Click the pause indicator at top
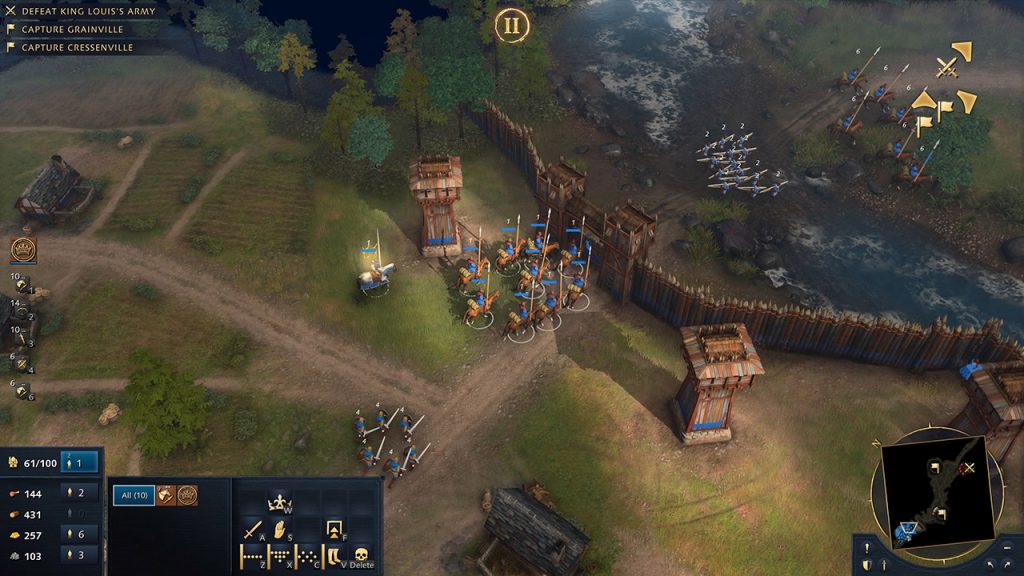 point(512,25)
